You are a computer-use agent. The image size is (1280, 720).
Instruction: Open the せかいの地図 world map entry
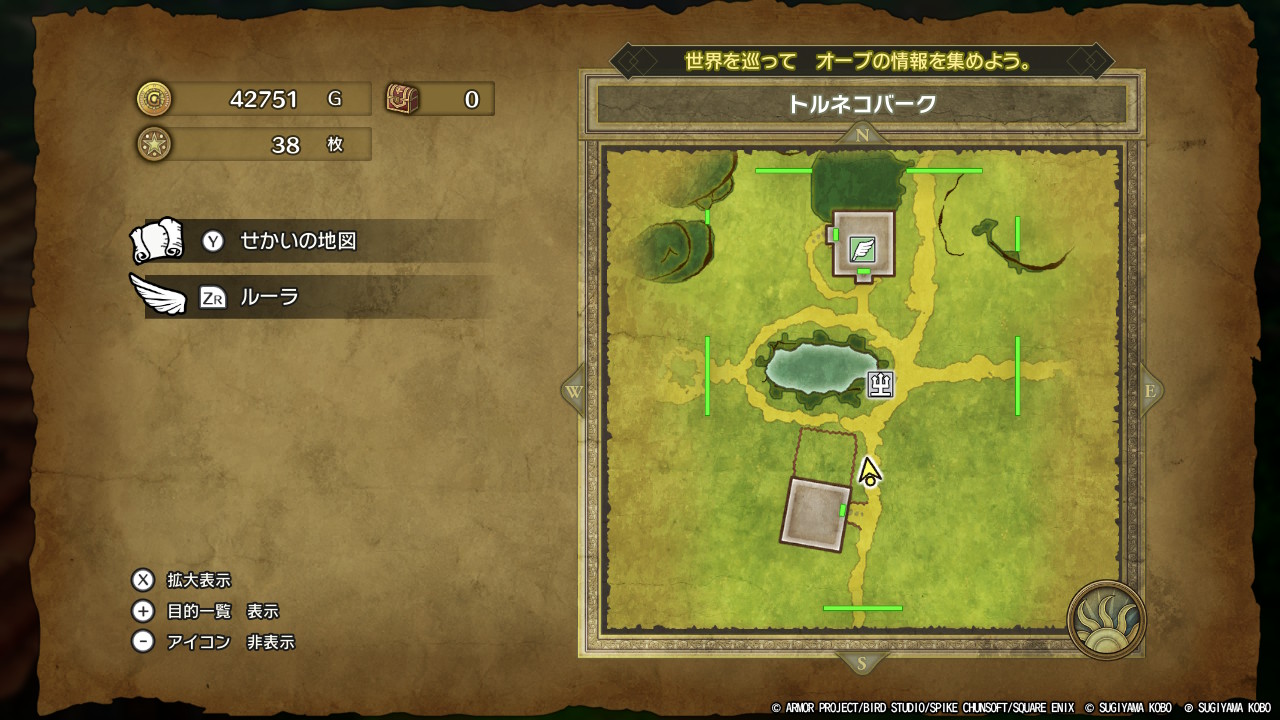pyautogui.click(x=298, y=241)
